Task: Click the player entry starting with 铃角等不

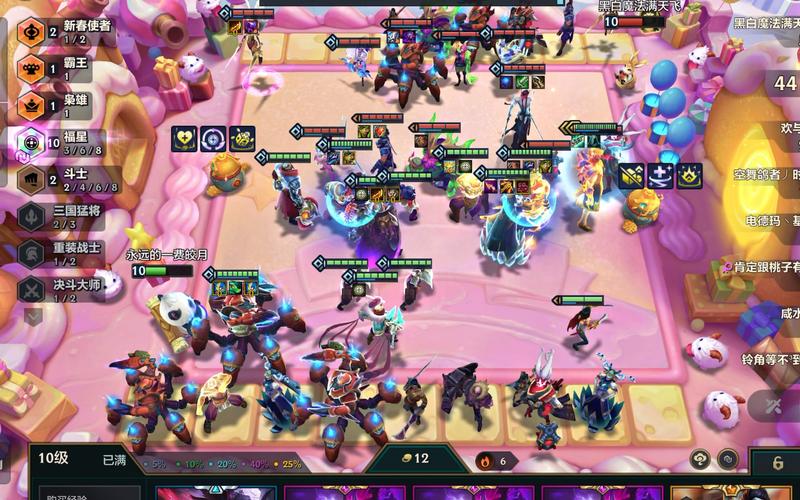Action: (770, 359)
